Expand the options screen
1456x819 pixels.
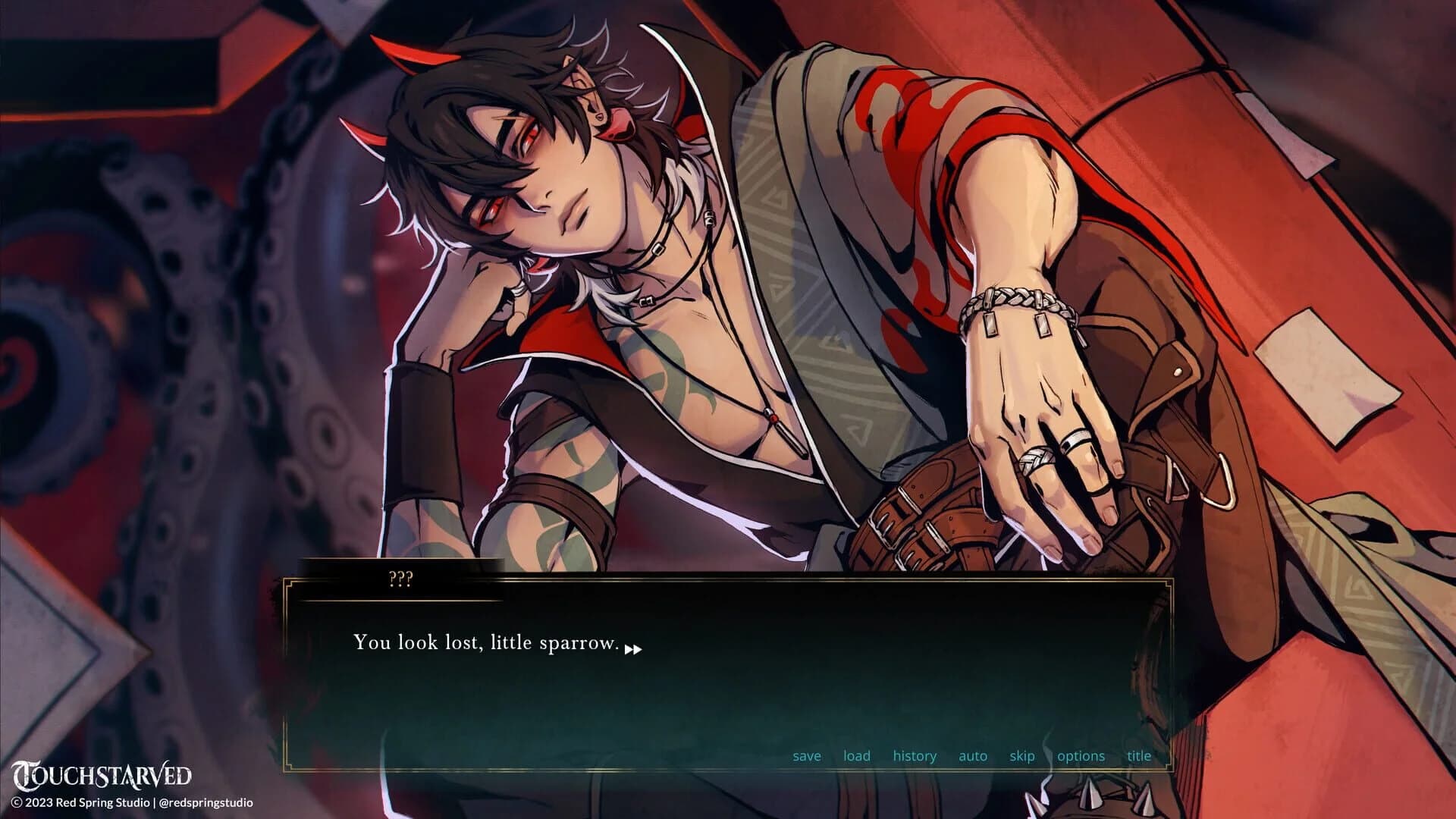pyautogui.click(x=1080, y=756)
